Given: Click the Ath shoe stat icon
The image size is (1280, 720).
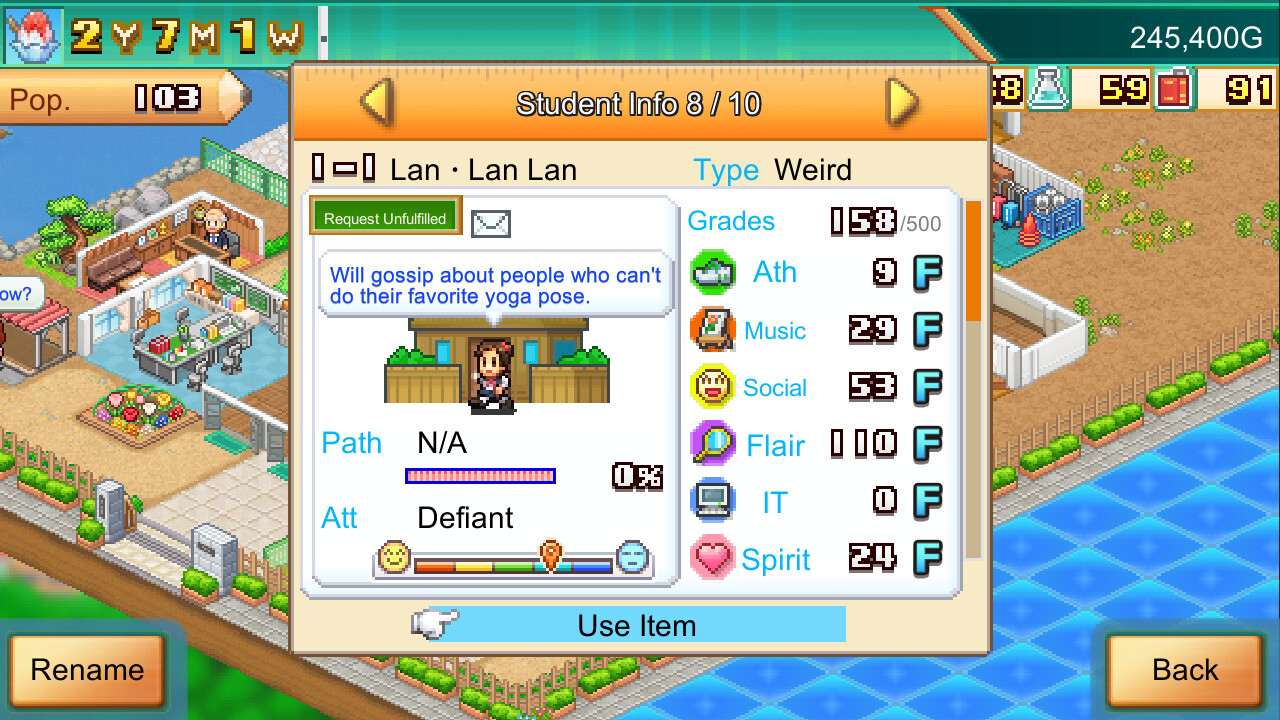Looking at the screenshot, I should click(x=712, y=272).
